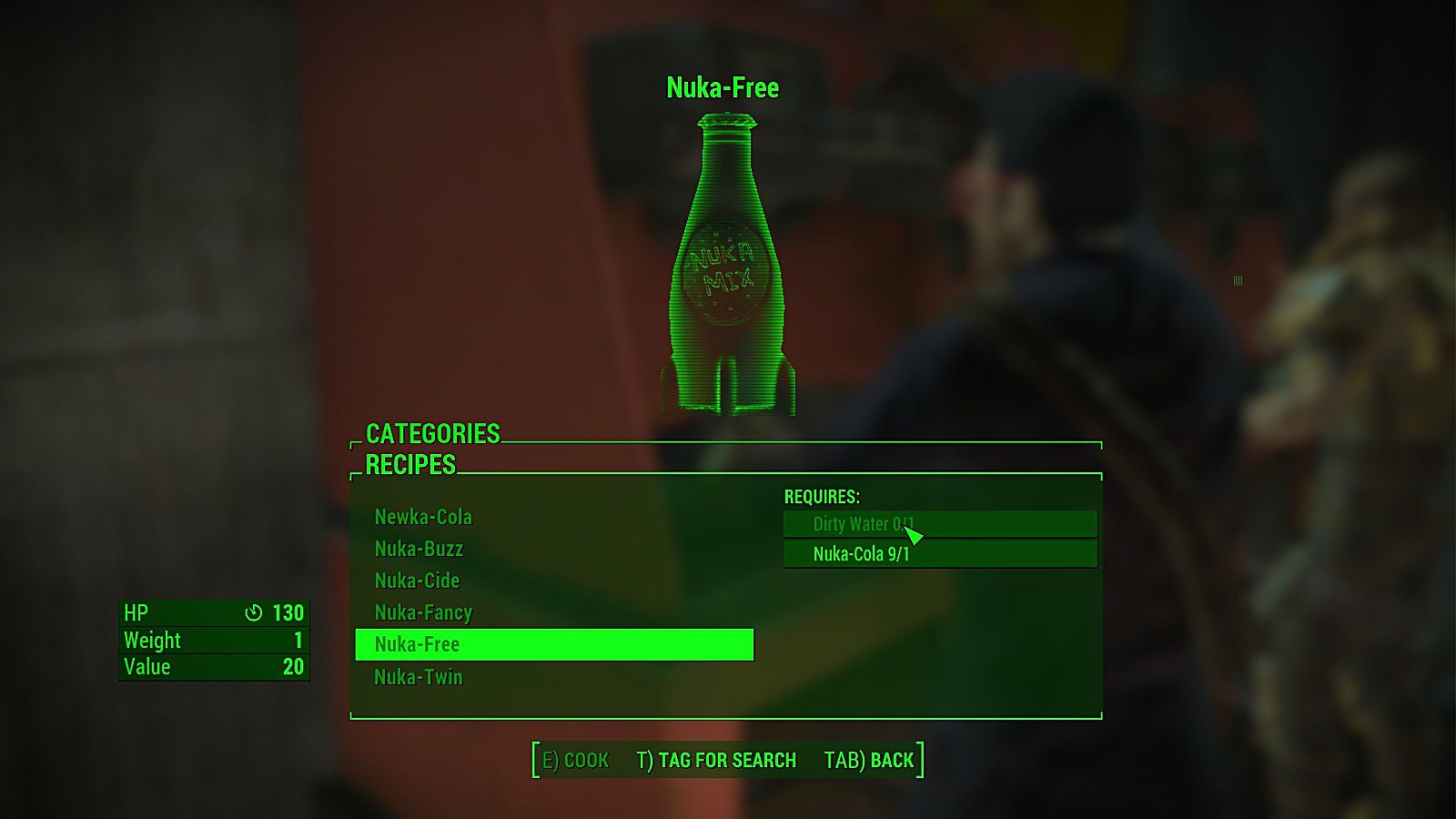Click the Value stat row
This screenshot has height=819, width=1456.
pos(214,666)
